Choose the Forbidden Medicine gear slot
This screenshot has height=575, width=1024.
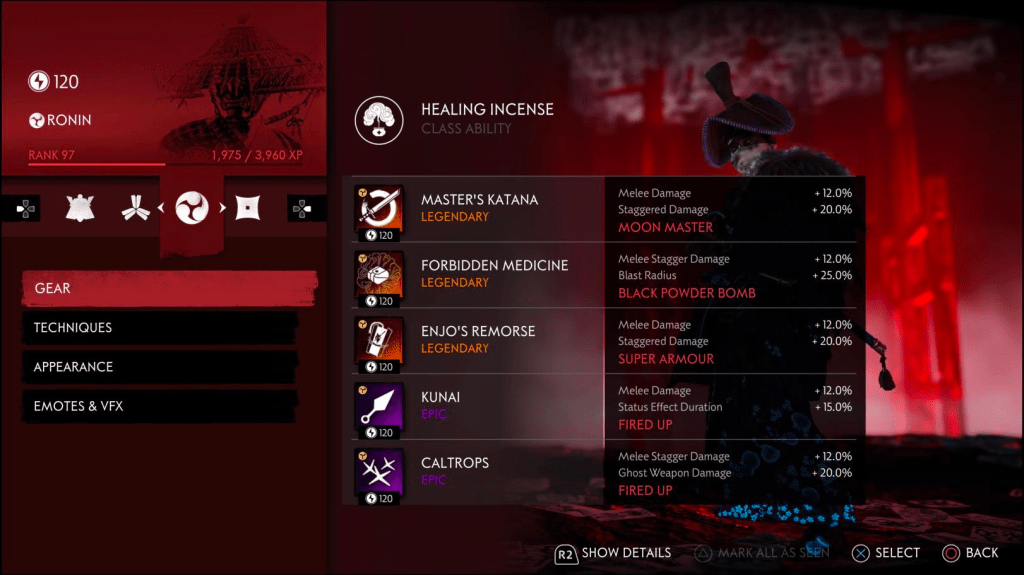479,274
